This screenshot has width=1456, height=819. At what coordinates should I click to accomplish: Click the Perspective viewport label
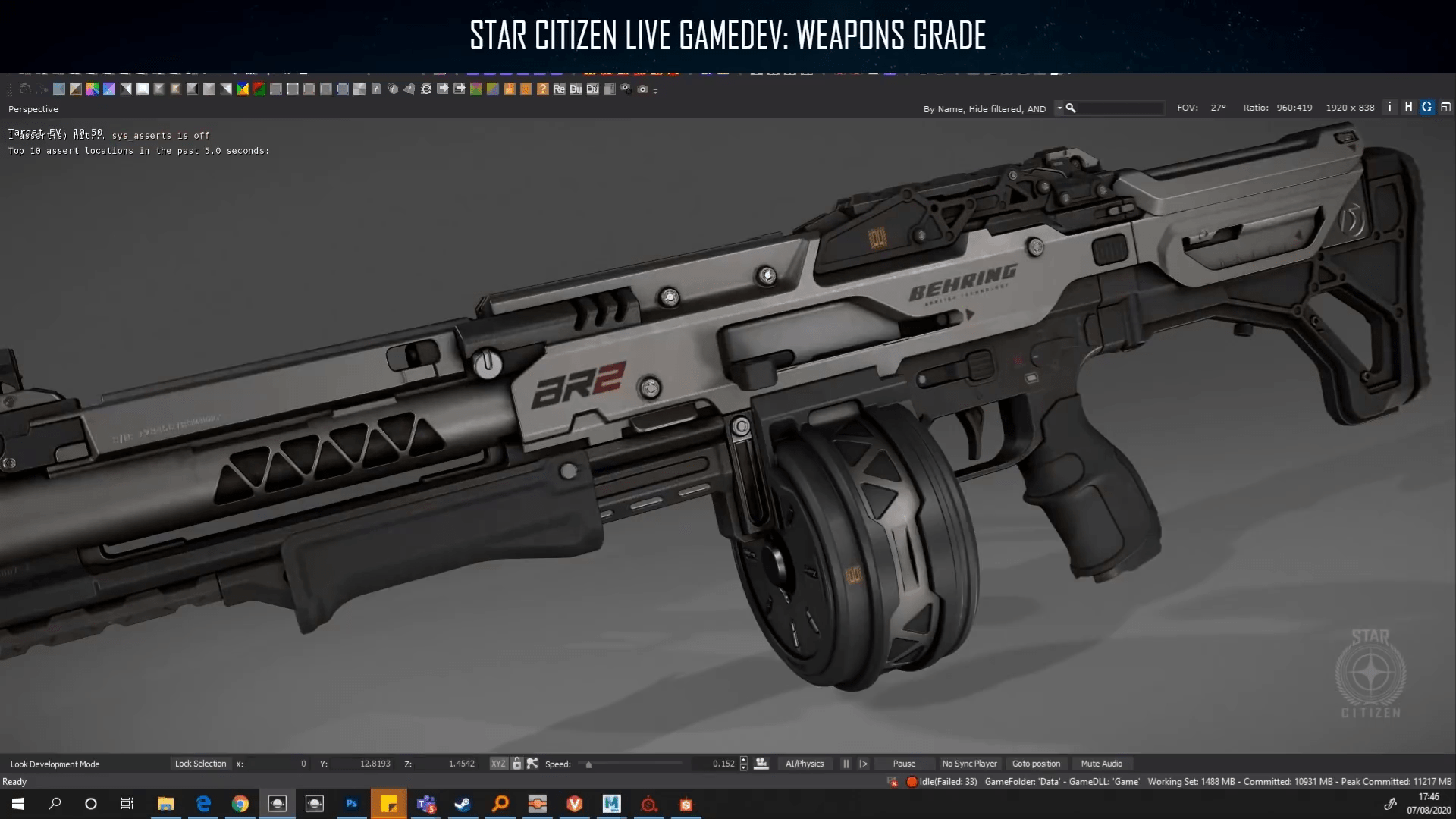33,108
